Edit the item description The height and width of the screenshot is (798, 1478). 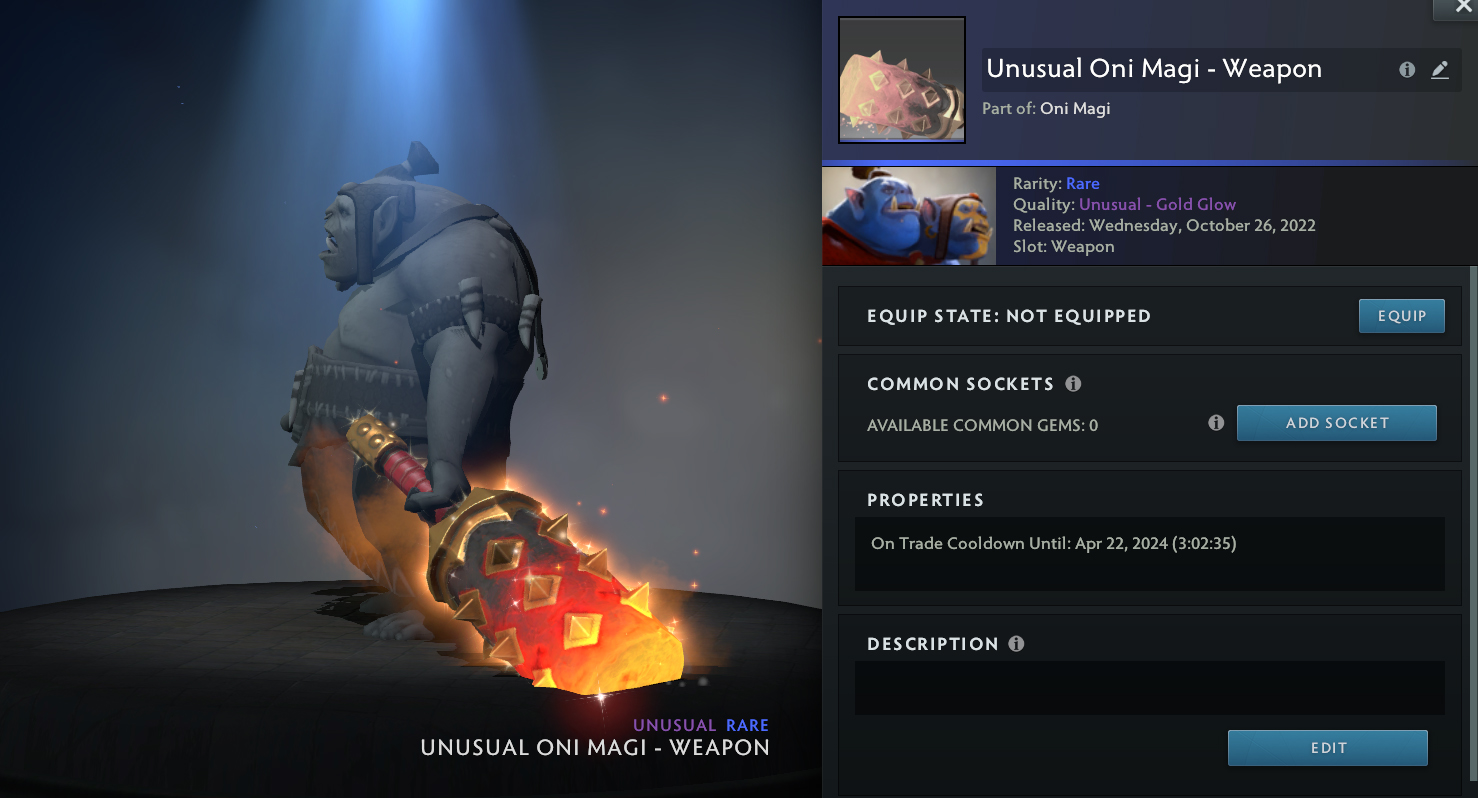click(1327, 748)
